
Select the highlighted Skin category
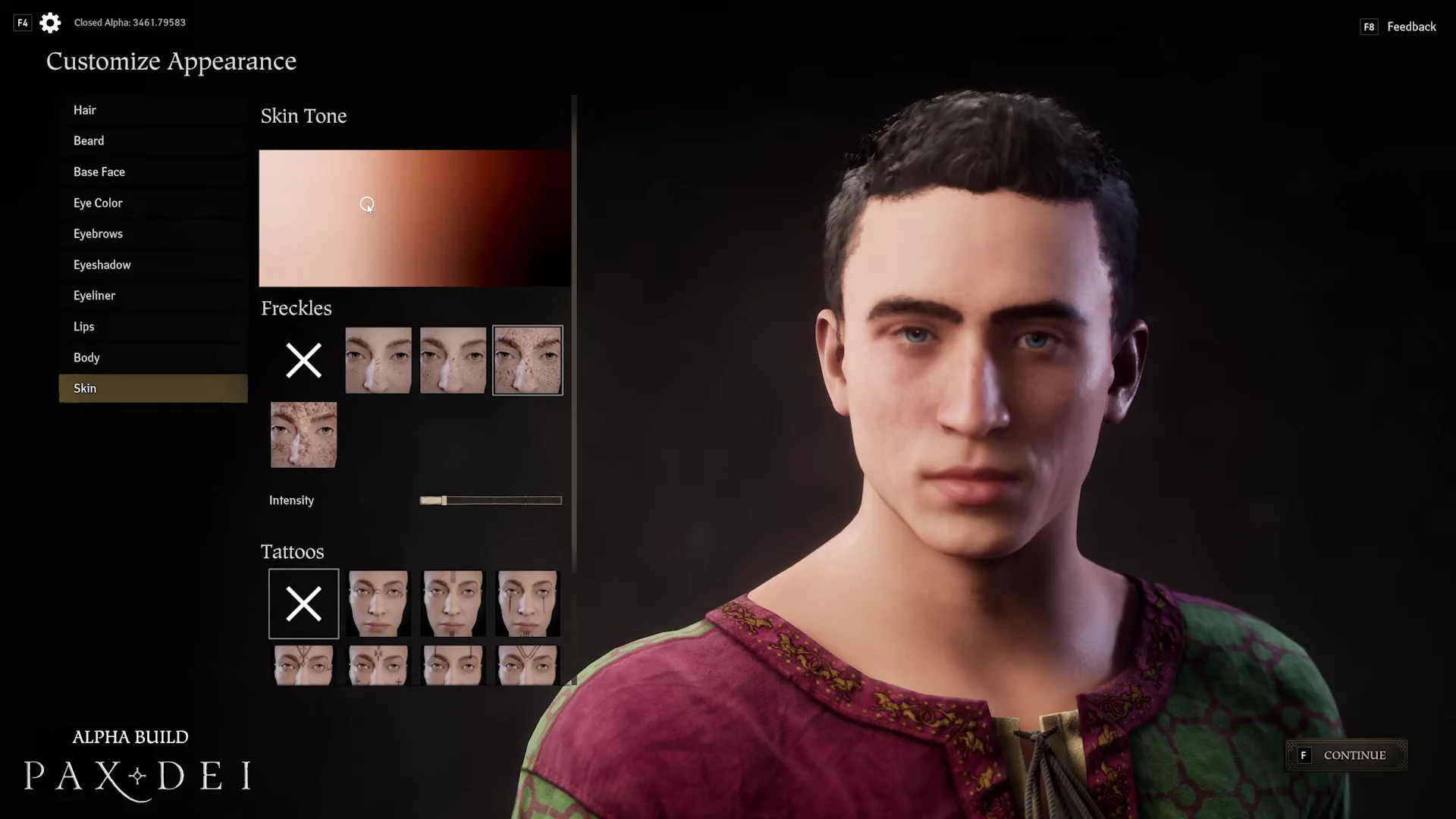pos(152,388)
